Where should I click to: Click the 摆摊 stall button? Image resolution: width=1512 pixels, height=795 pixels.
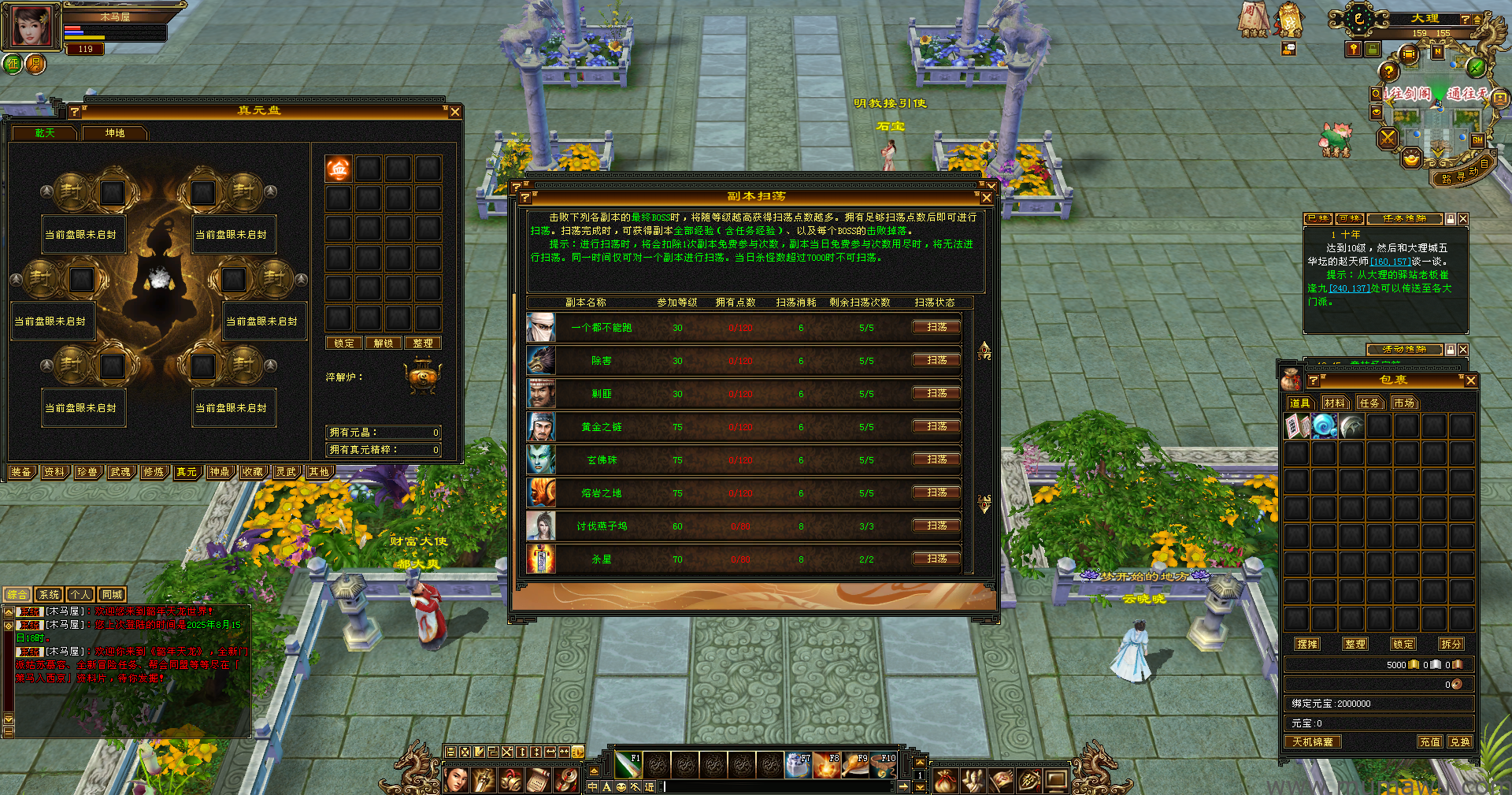pos(1307,645)
